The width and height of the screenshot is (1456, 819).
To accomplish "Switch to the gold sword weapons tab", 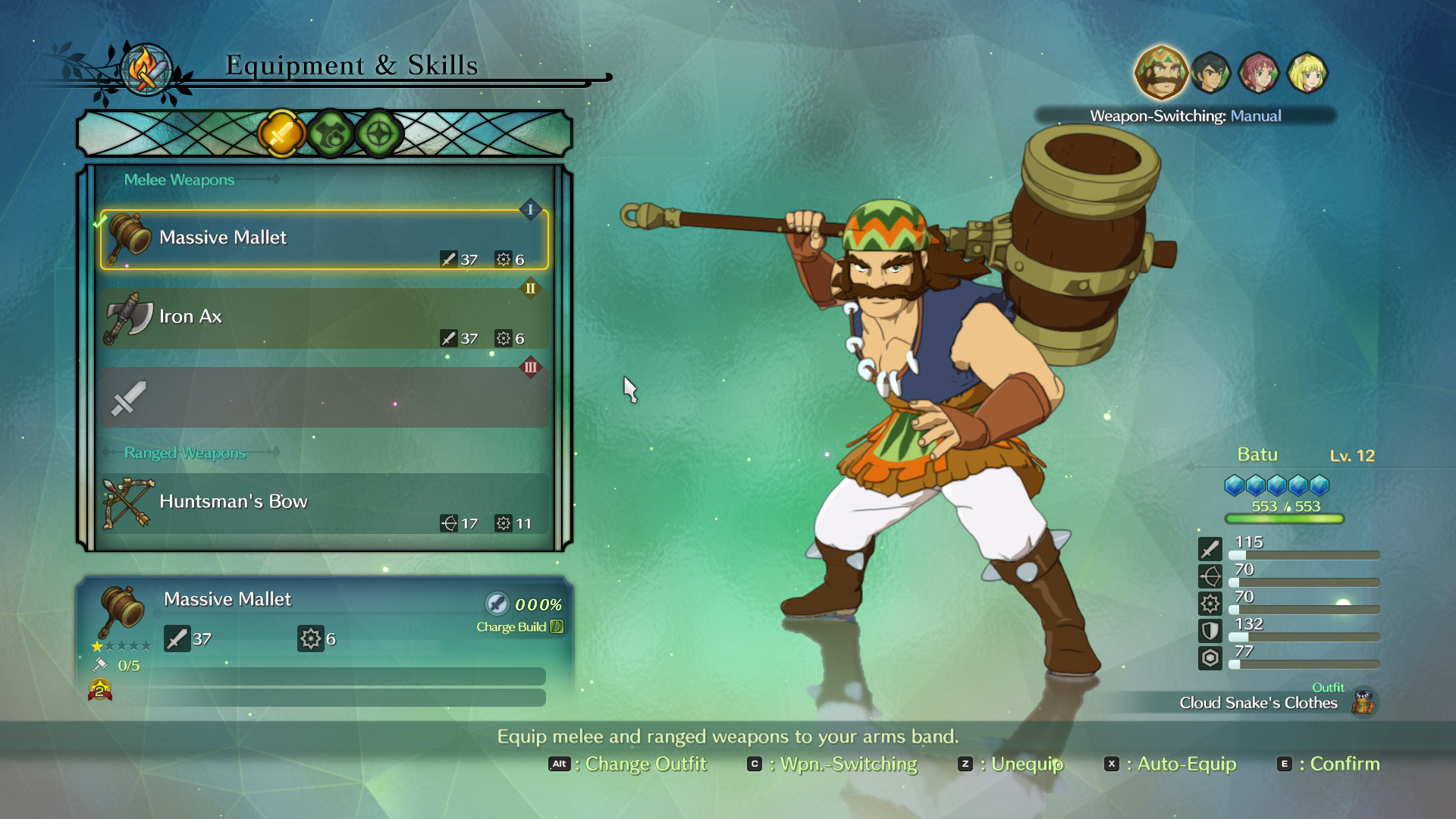I will [281, 134].
